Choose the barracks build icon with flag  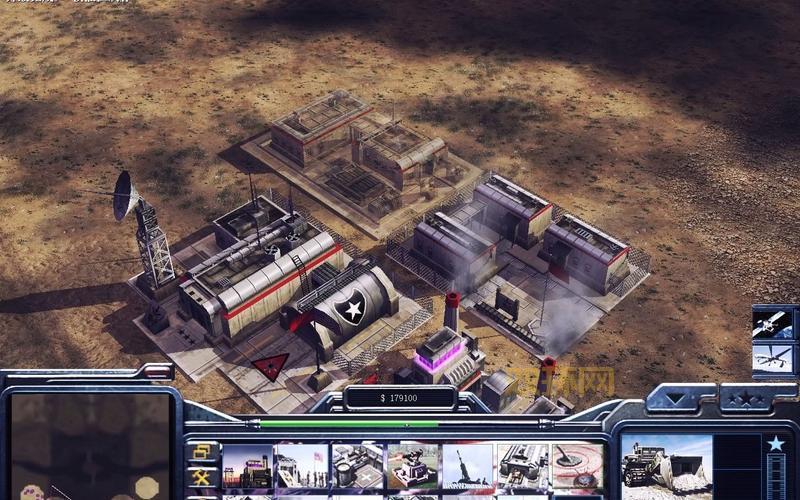pos(301,467)
